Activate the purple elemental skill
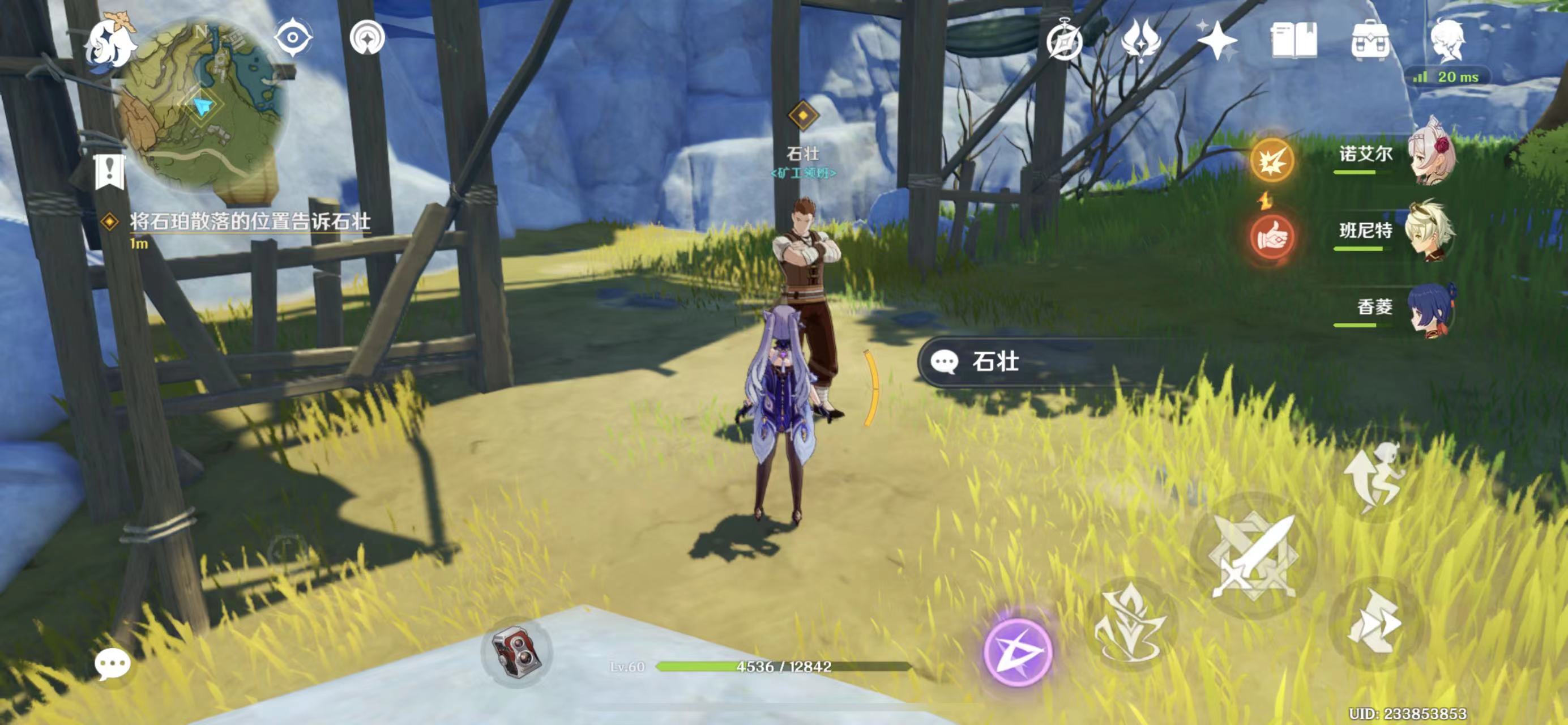The width and height of the screenshot is (1568, 725). pos(1018,651)
